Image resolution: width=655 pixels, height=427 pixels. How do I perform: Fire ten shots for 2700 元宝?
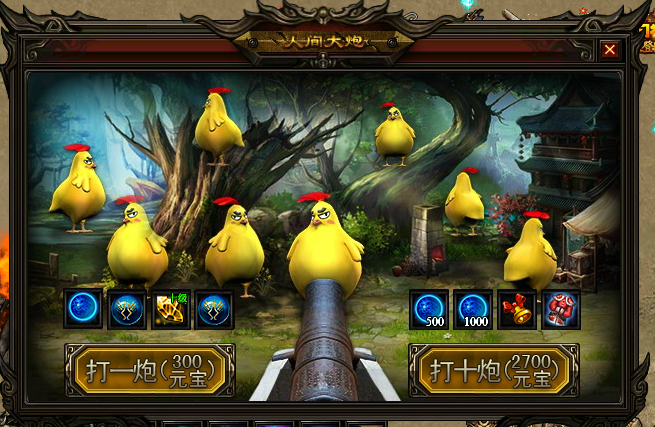point(494,370)
